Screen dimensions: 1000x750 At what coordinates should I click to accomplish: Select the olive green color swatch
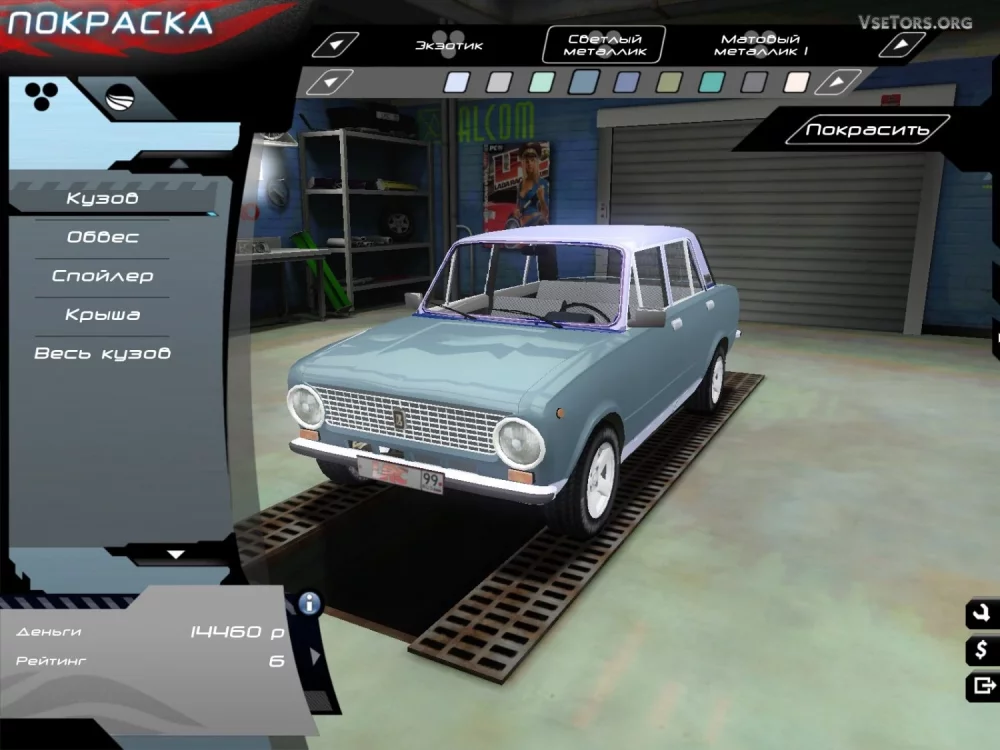668,82
